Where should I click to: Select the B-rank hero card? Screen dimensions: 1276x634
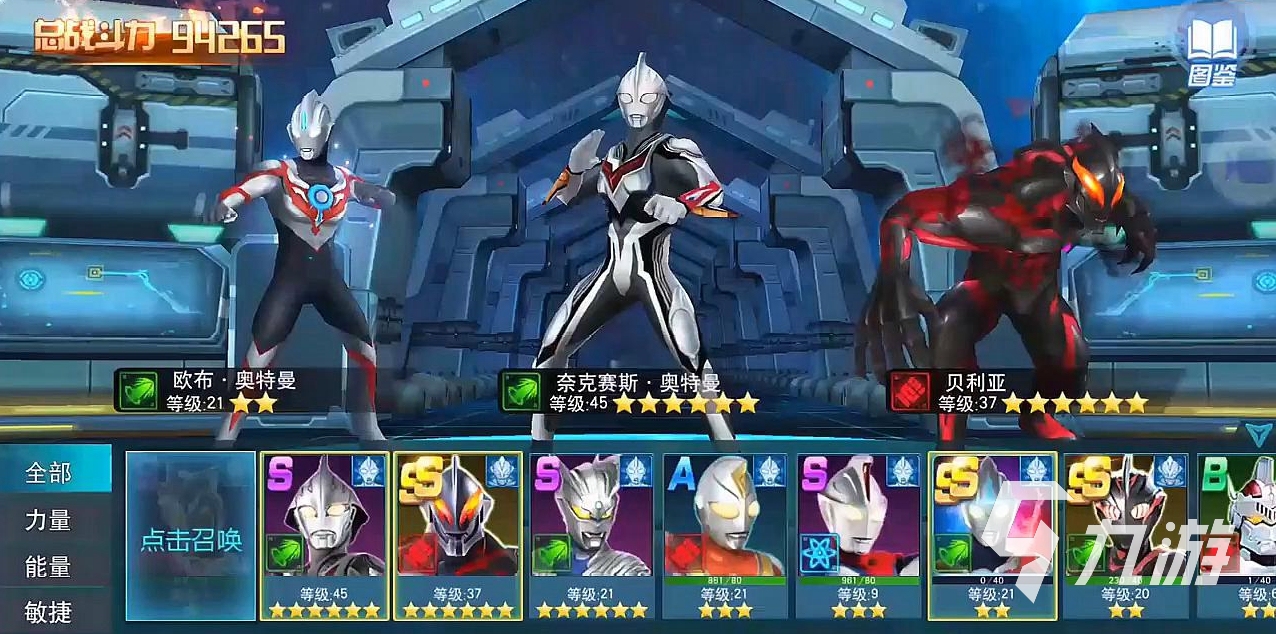coord(1238,534)
